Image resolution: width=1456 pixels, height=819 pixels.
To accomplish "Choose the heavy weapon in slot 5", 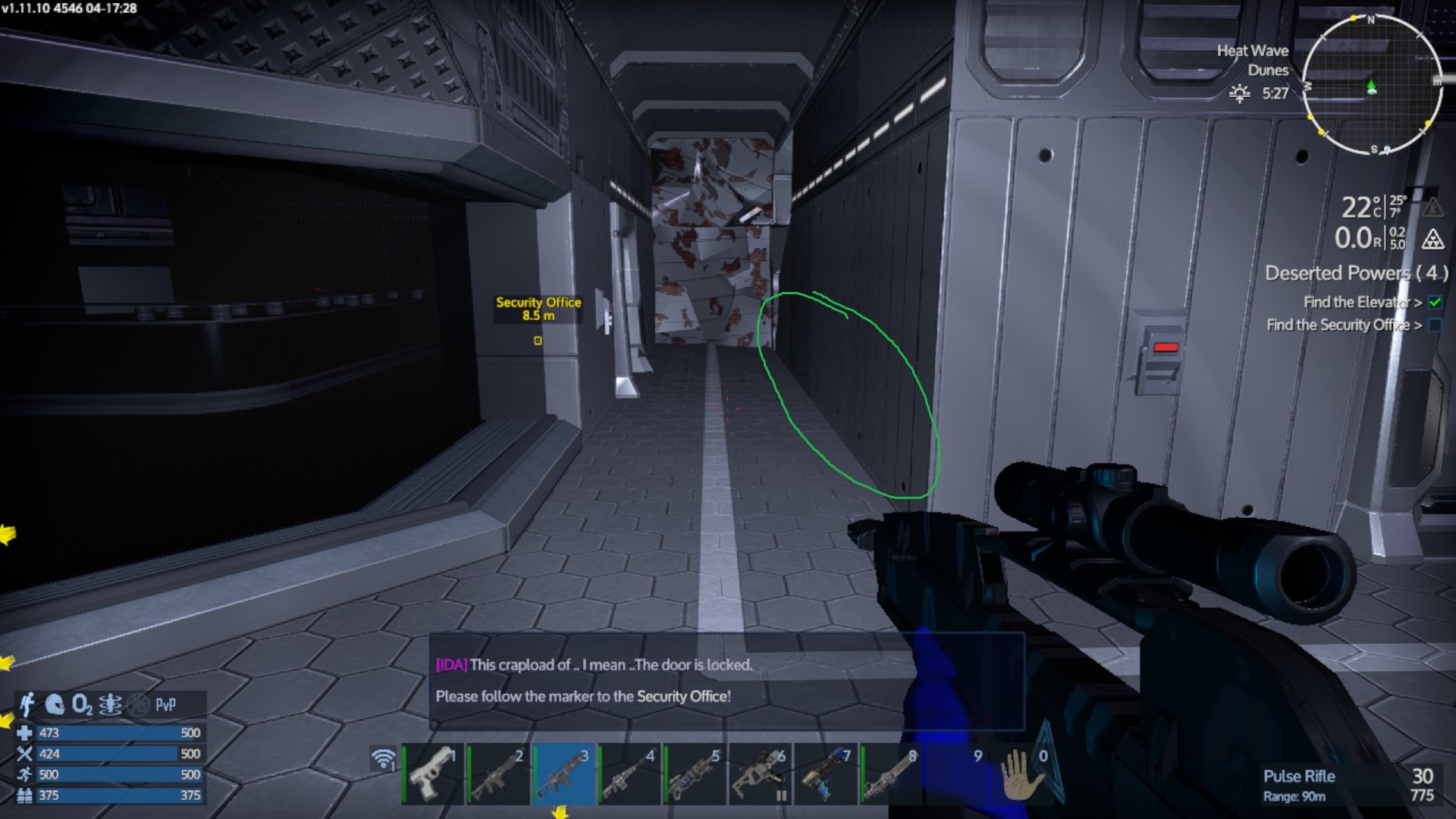I will [x=695, y=773].
